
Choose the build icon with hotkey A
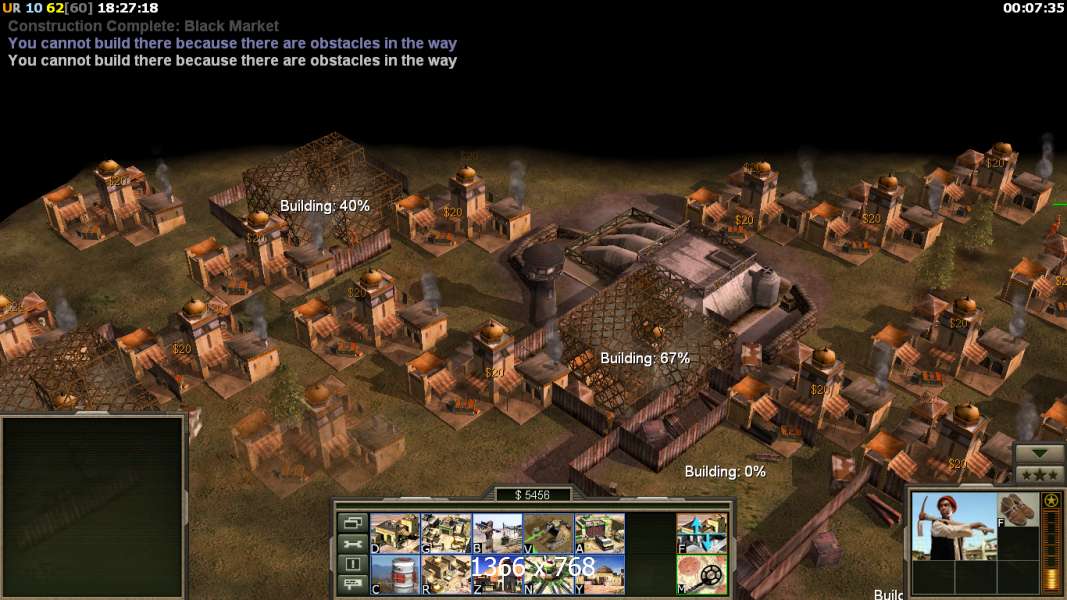tap(599, 533)
